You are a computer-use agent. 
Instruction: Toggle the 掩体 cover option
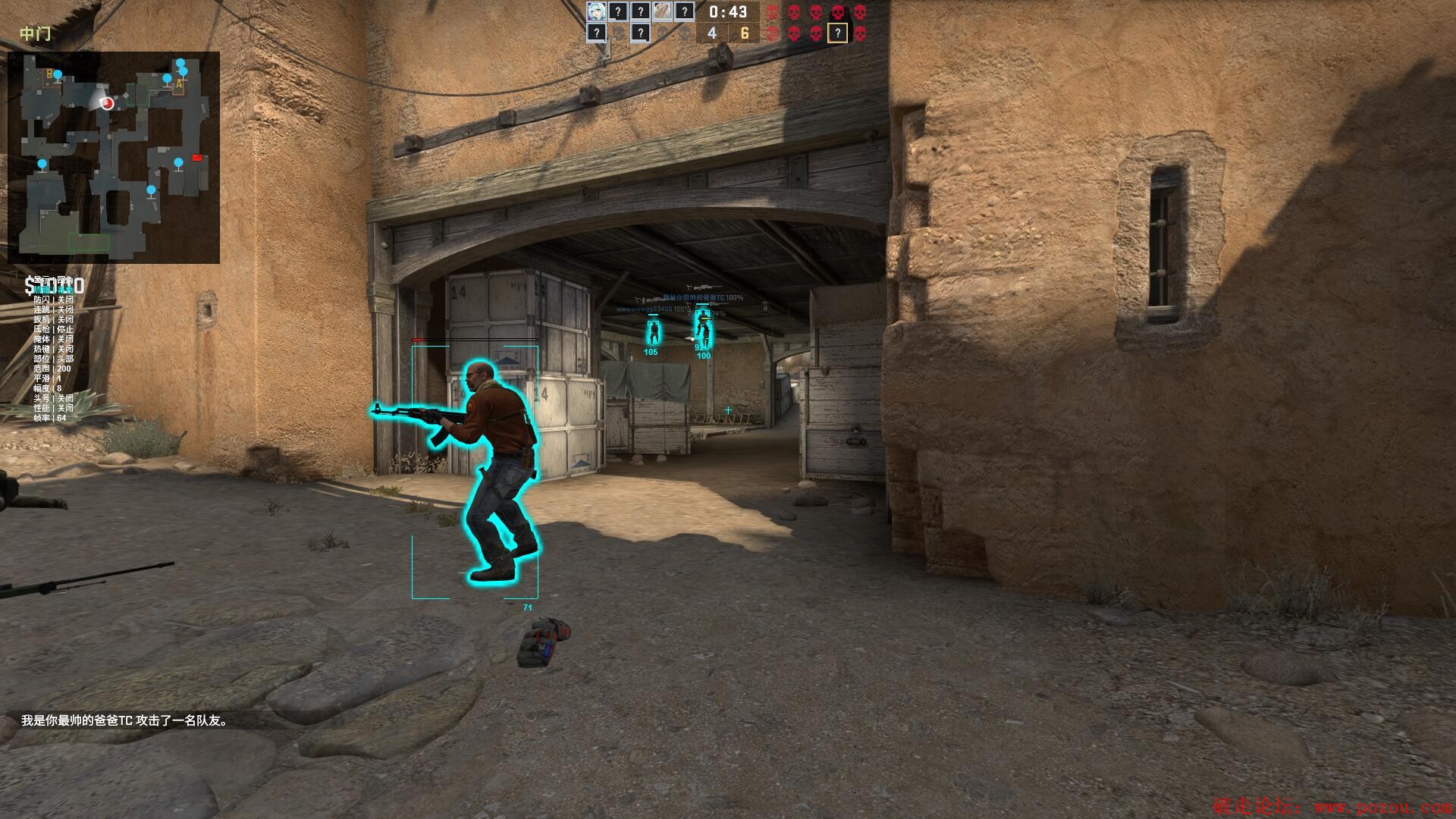coord(53,339)
